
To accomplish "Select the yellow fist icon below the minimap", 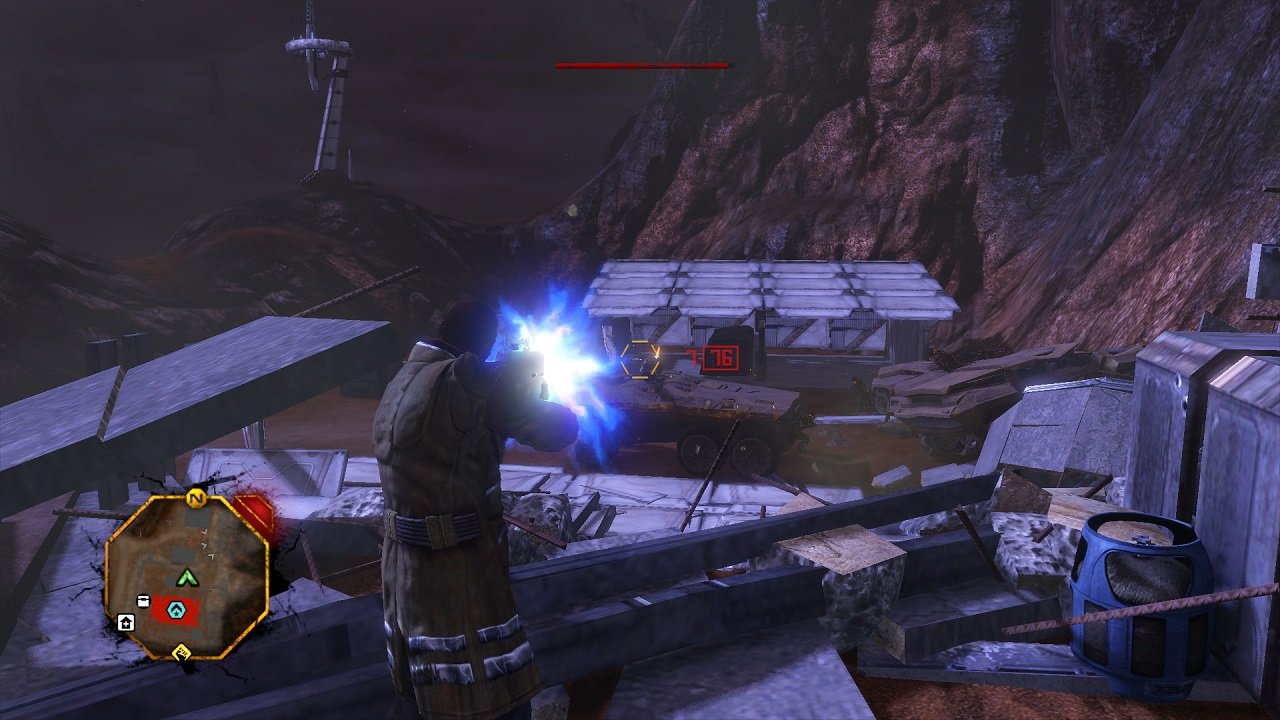I will (183, 654).
